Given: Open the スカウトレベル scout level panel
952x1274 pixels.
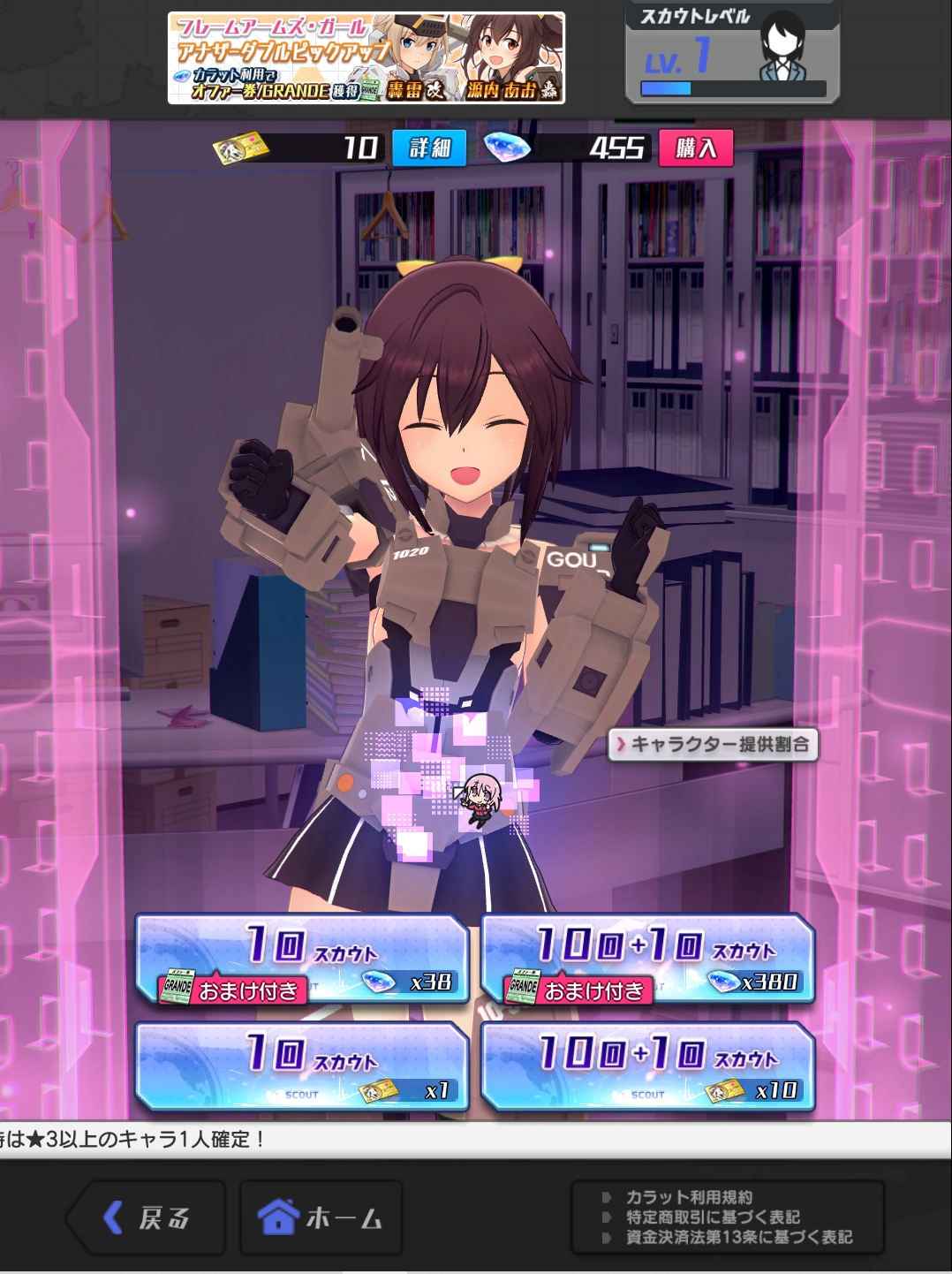Looking at the screenshot, I should (x=732, y=53).
